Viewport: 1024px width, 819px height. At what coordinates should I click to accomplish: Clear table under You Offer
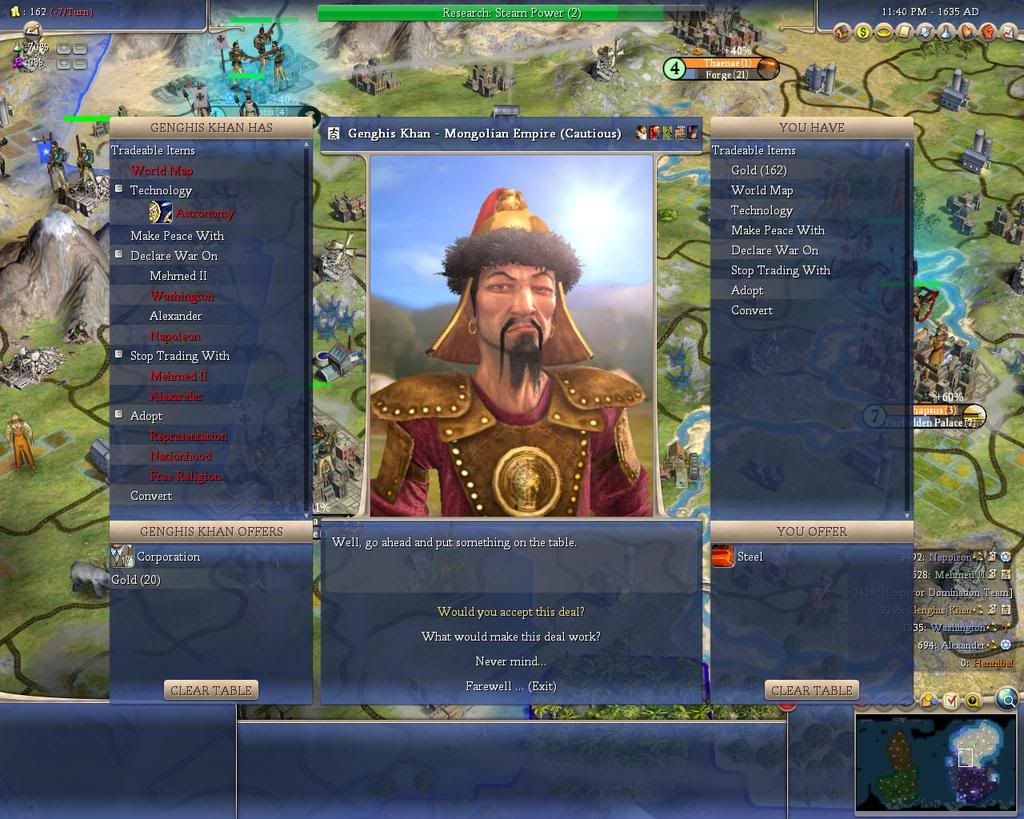(x=811, y=690)
